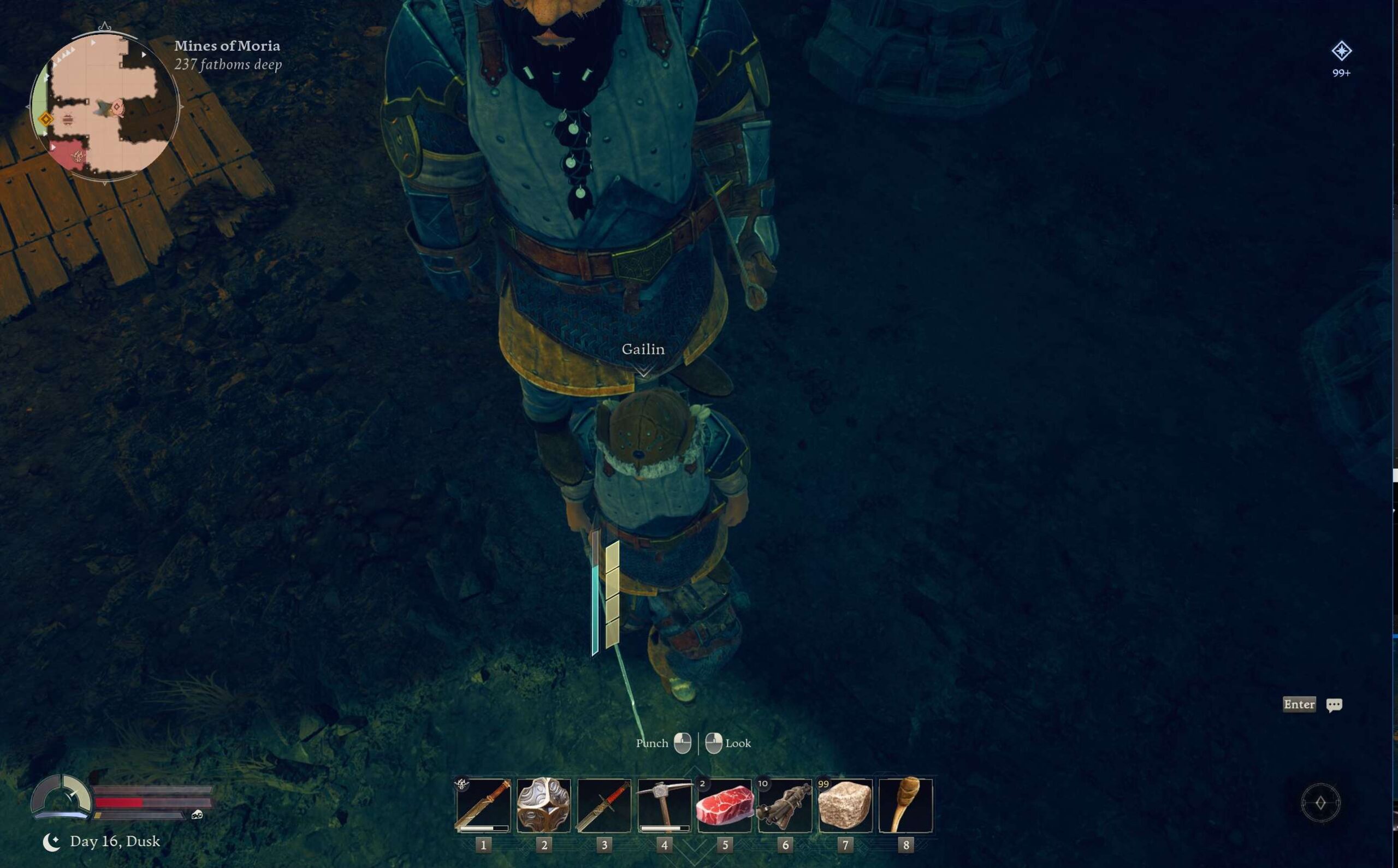Select the bundle with count 10
The image size is (1398, 868).
coord(785,805)
